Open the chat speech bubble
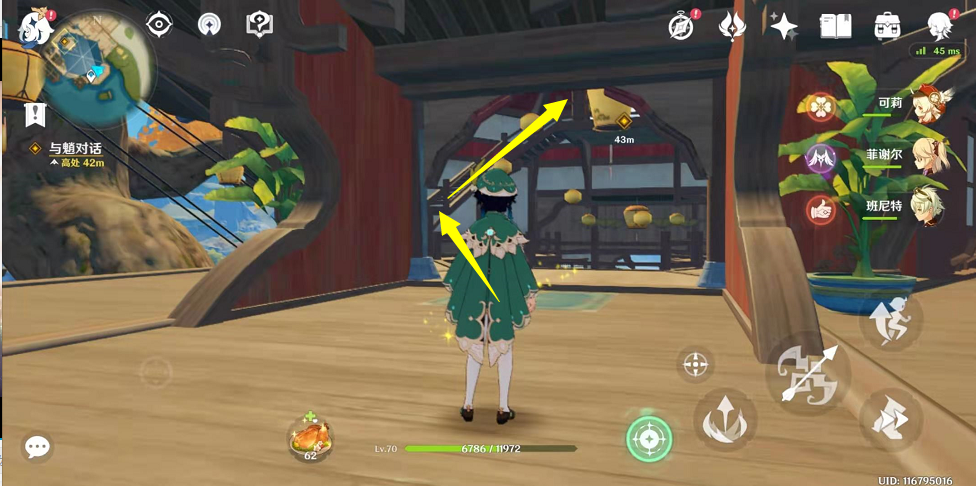The height and width of the screenshot is (486, 976). [x=38, y=447]
